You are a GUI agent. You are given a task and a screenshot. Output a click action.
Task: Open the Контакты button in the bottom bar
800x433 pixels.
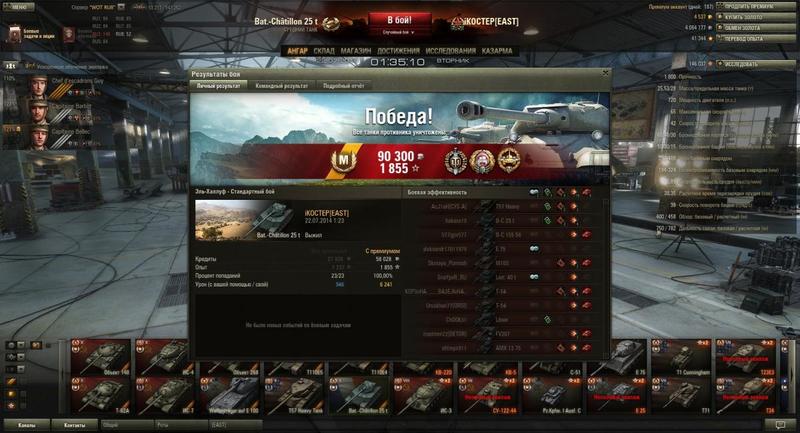(x=74, y=425)
